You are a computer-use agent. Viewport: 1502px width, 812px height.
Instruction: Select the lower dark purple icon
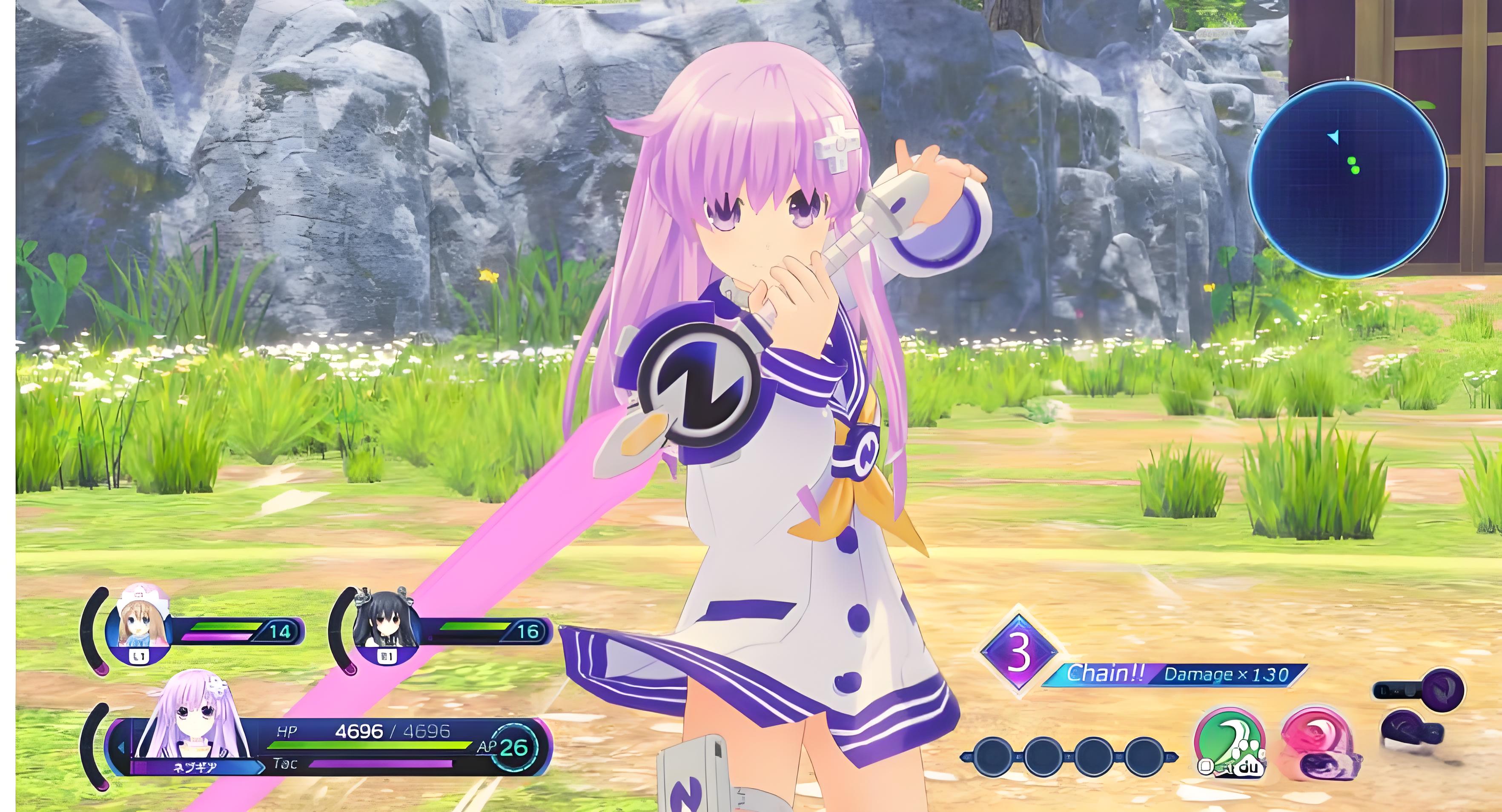tap(1410, 732)
